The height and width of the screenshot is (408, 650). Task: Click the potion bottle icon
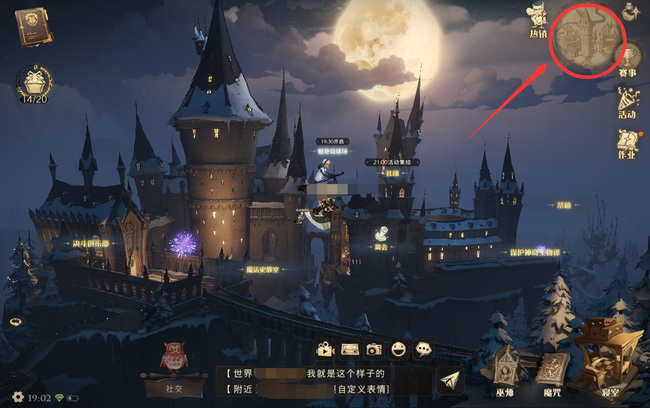click(x=631, y=12)
